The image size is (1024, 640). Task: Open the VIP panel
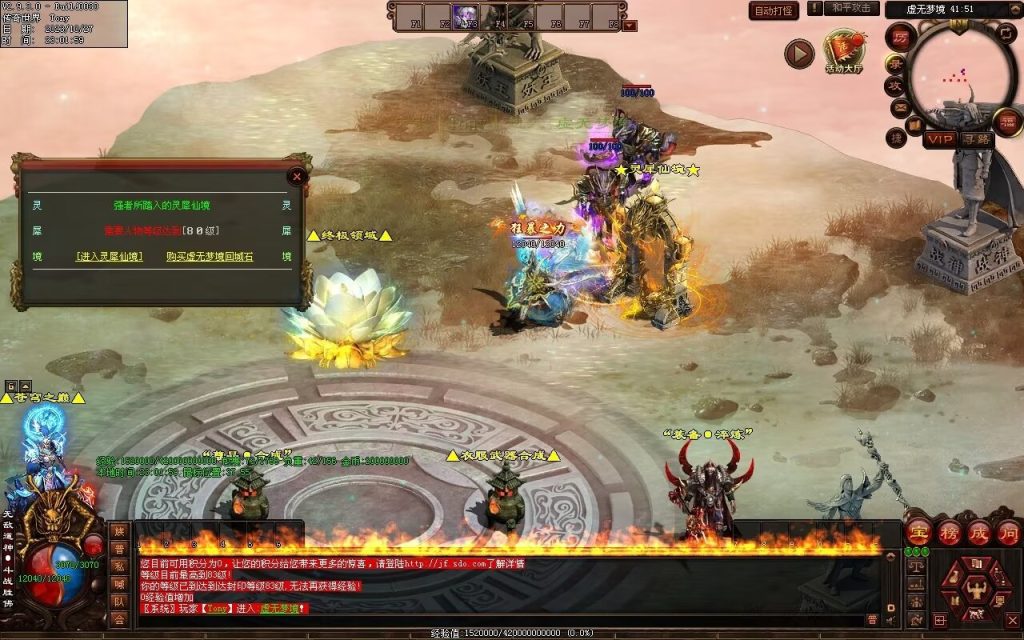click(939, 139)
